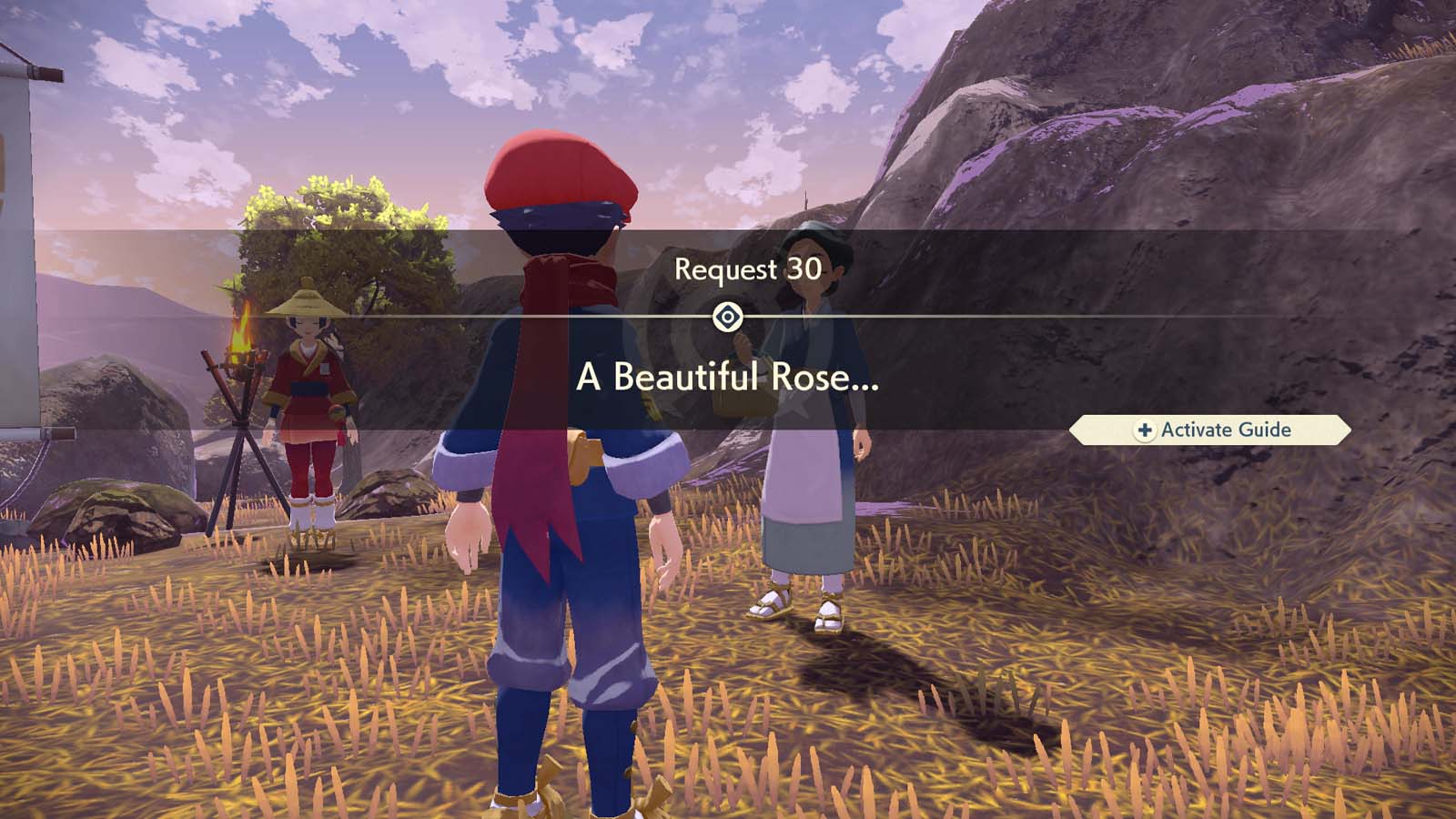The image size is (1456, 819).
Task: Click the plus icon on Activate Guide
Action: (1145, 430)
